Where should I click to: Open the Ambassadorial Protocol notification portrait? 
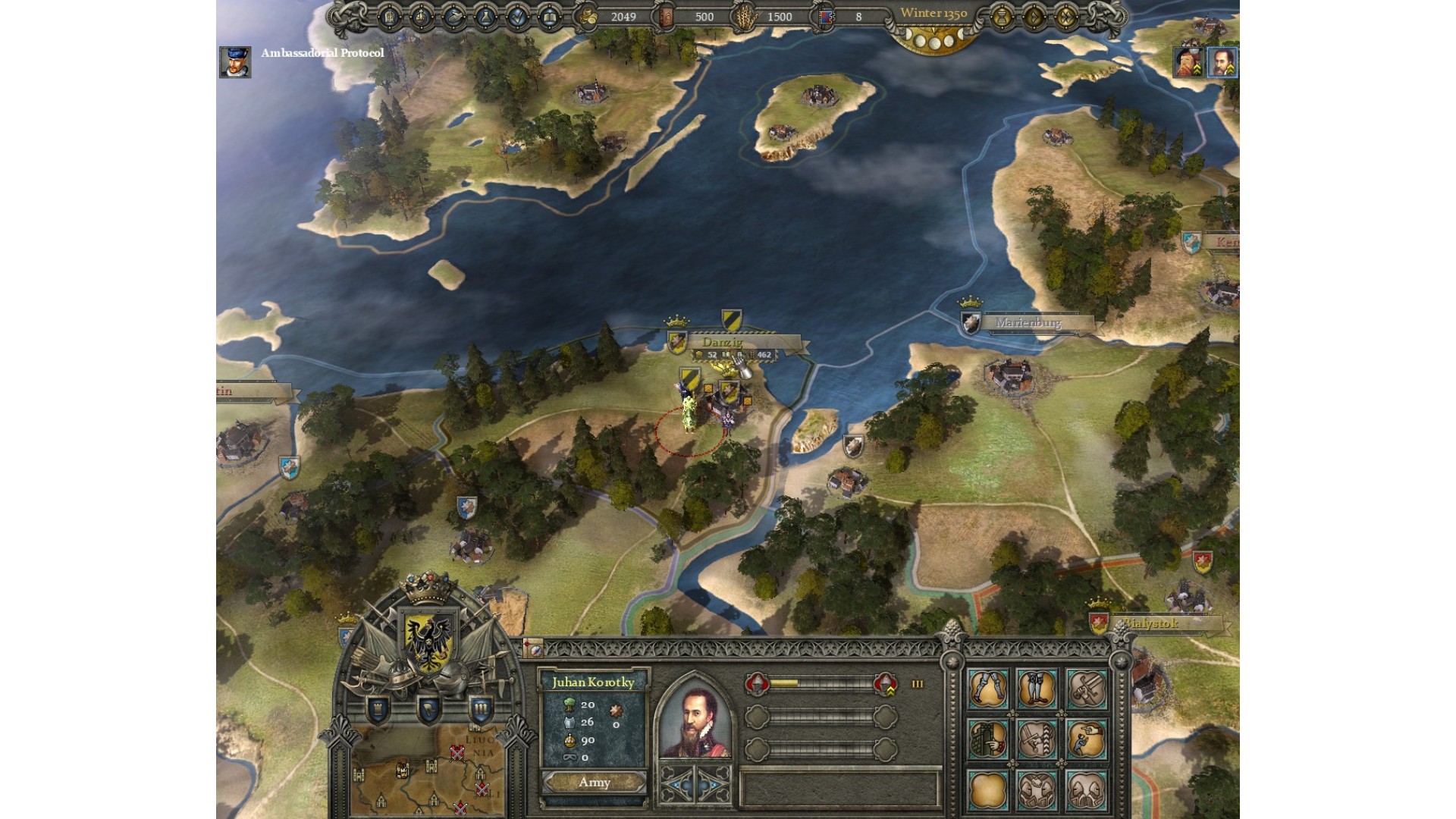click(x=234, y=62)
